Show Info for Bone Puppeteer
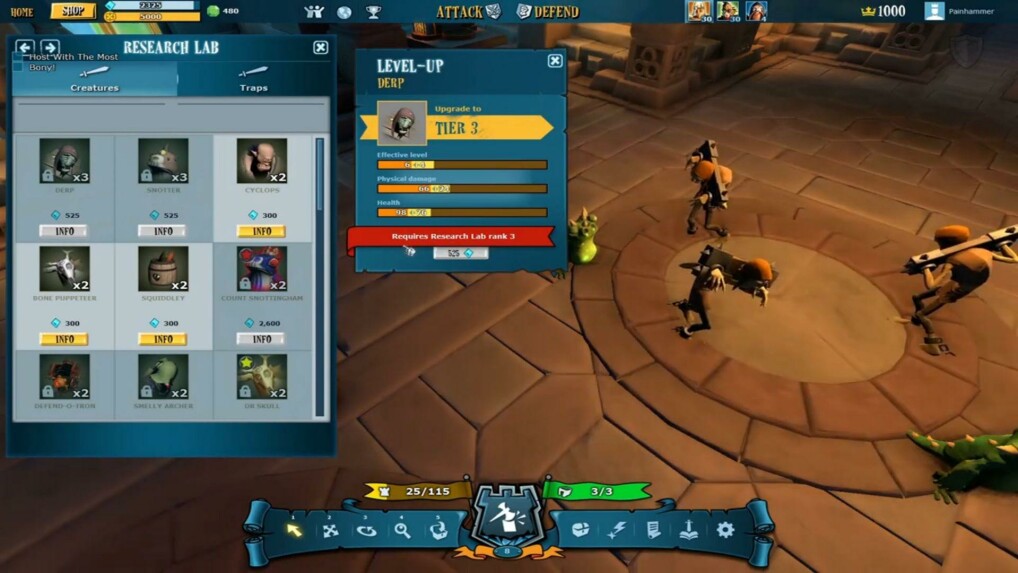The image size is (1018, 573). coord(64,339)
